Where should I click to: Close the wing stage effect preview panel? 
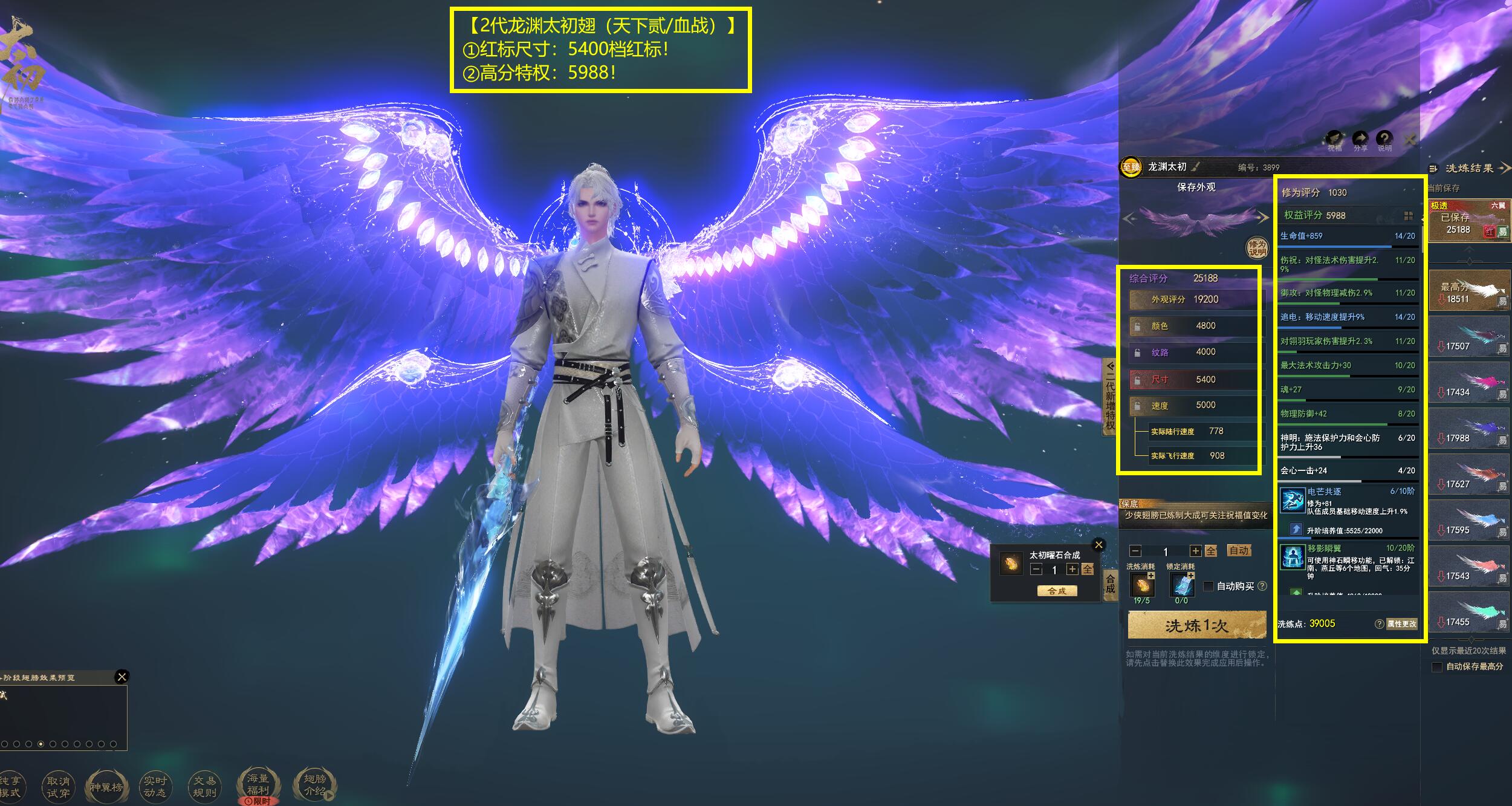[x=122, y=677]
